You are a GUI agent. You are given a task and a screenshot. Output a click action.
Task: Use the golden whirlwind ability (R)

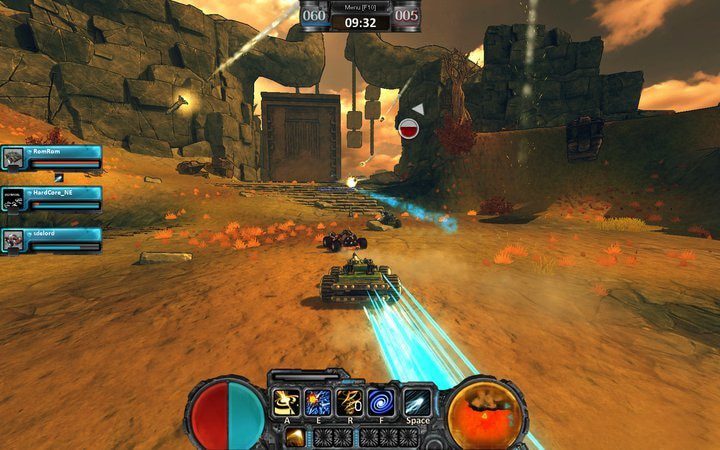click(x=350, y=402)
